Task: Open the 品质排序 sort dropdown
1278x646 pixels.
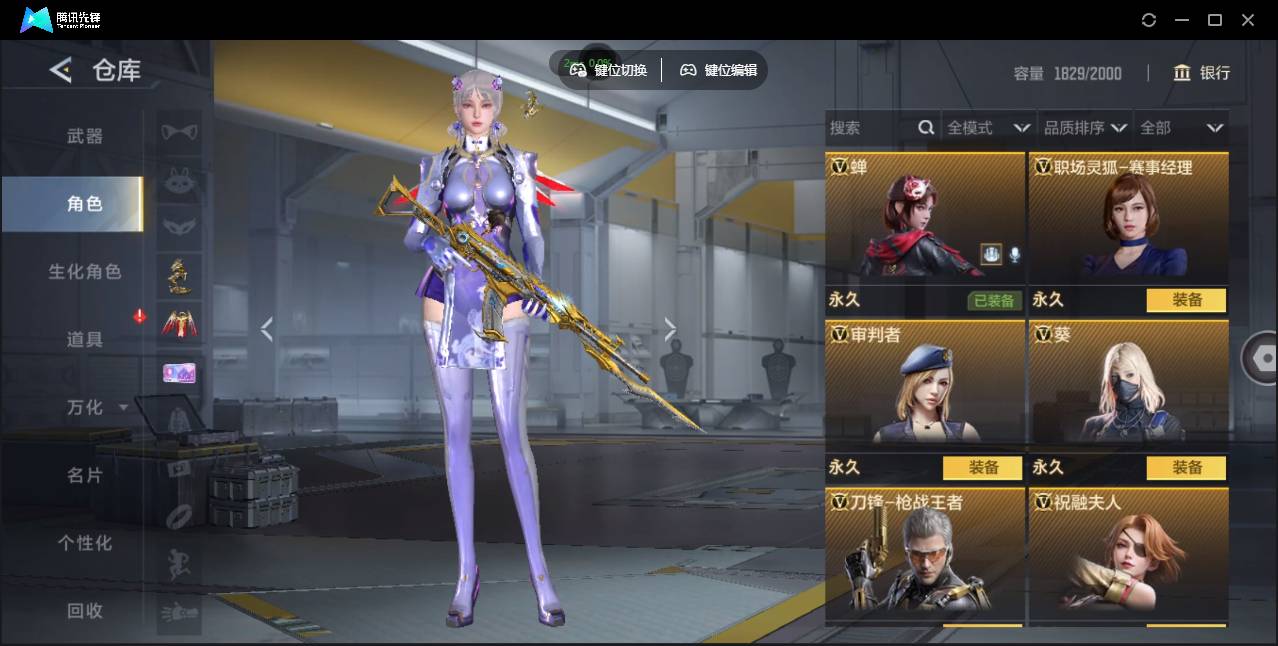Action: pyautogui.click(x=1085, y=128)
